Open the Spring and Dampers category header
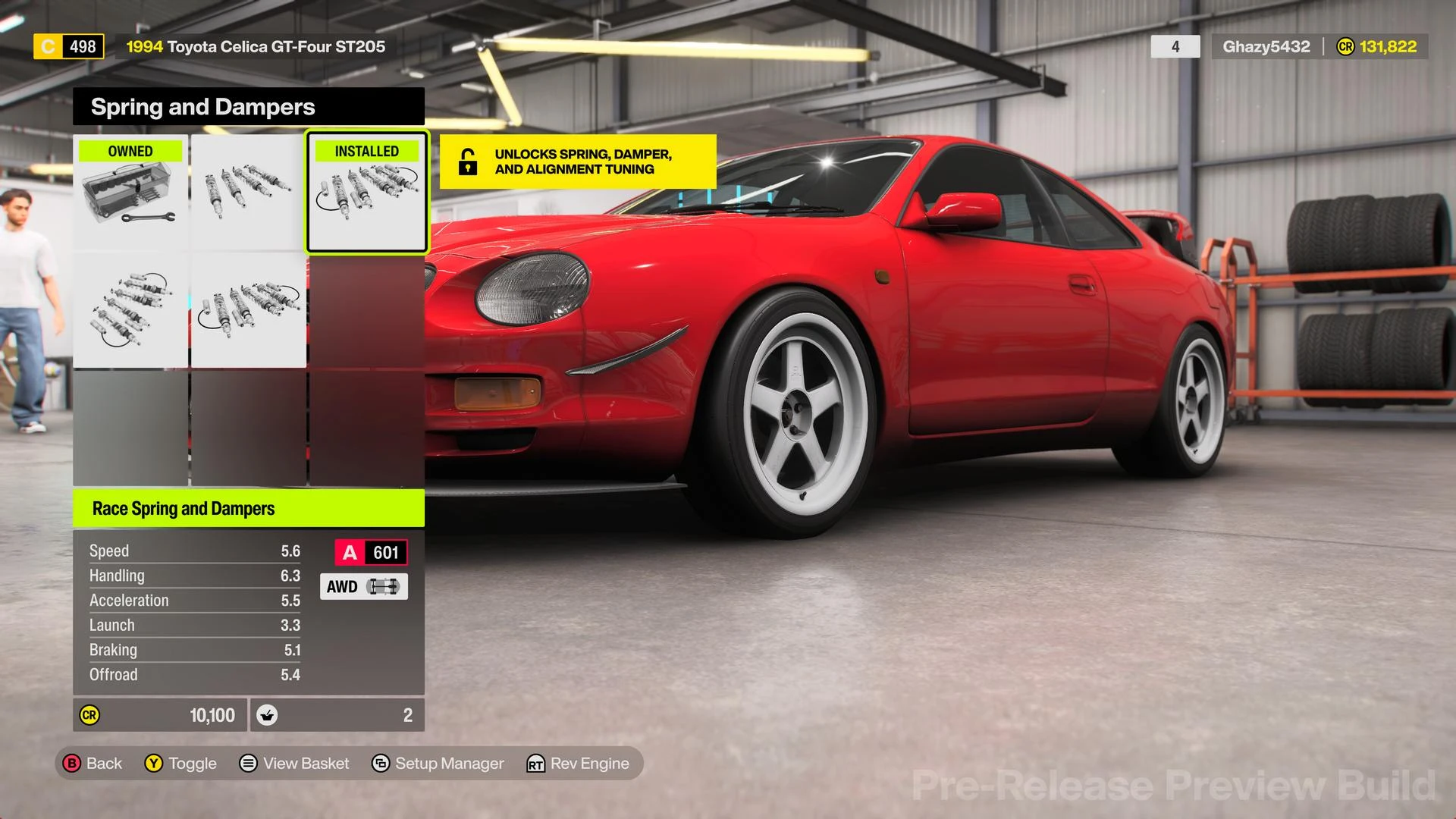Image resolution: width=1456 pixels, height=819 pixels. [202, 106]
